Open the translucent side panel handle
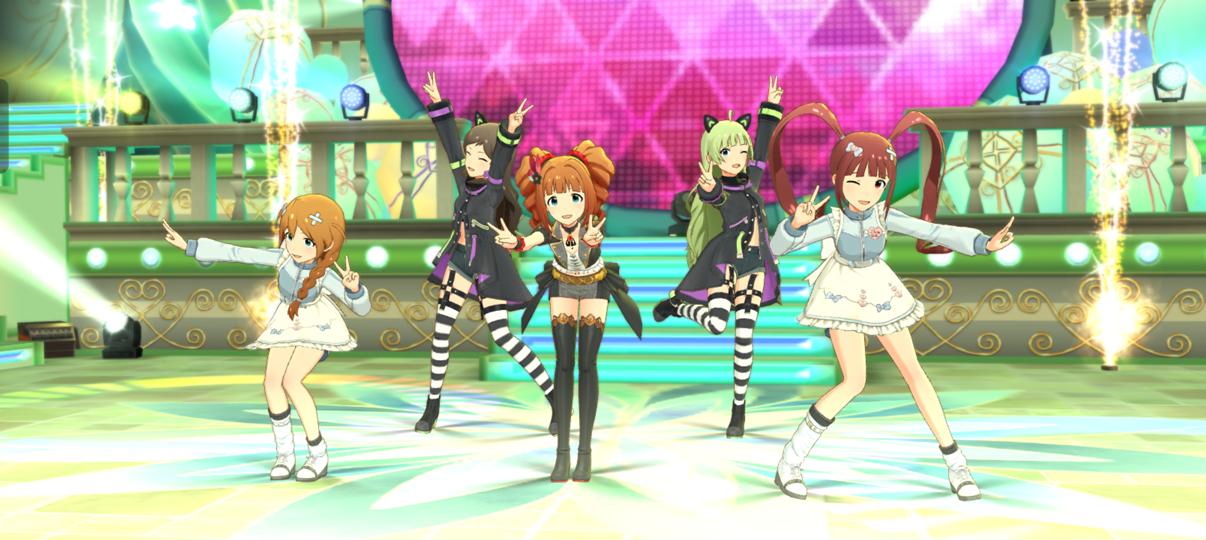 coord(3,125)
